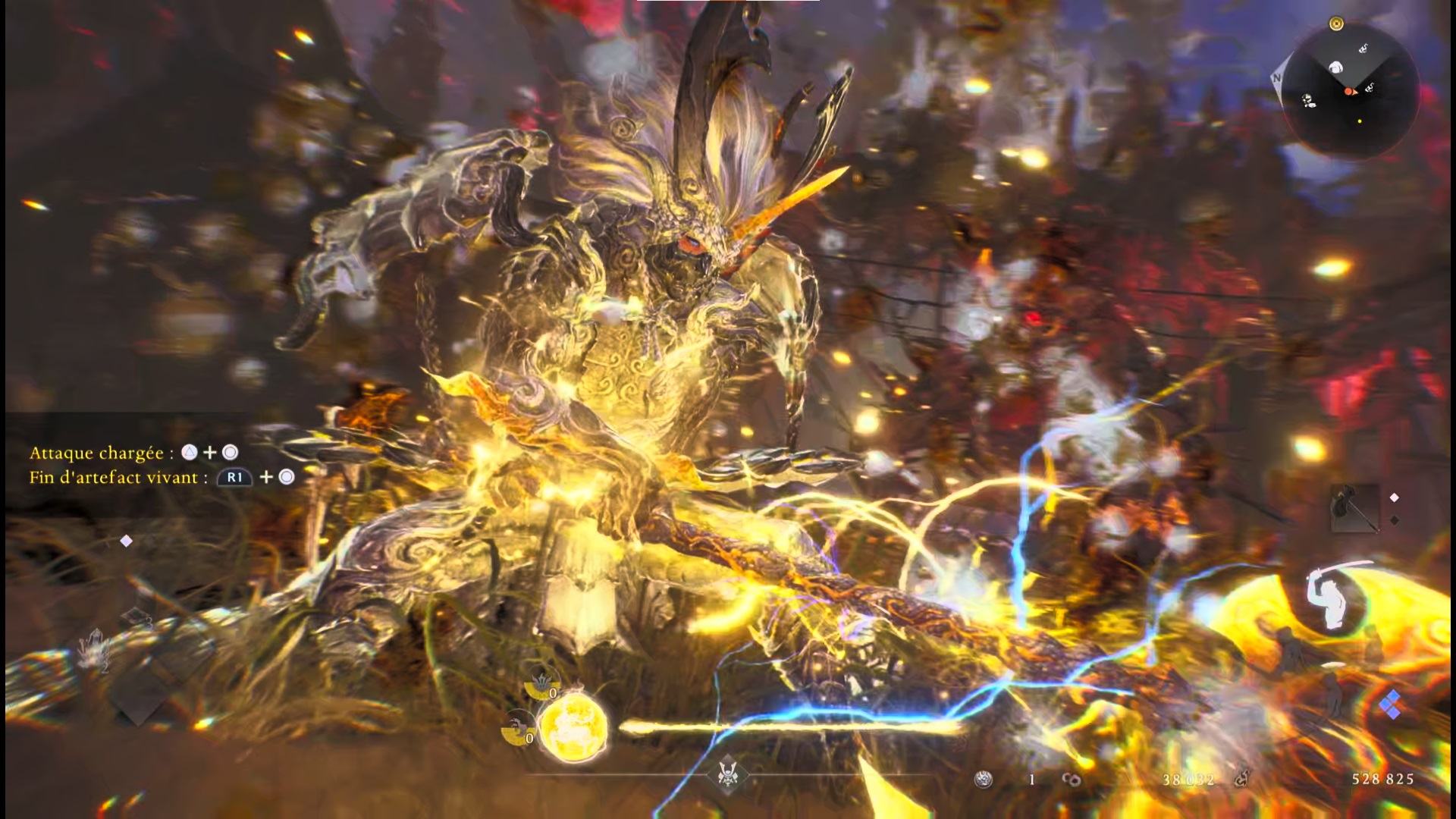
Task: Toggle the black diamond indicator below the white one
Action: [x=1395, y=520]
